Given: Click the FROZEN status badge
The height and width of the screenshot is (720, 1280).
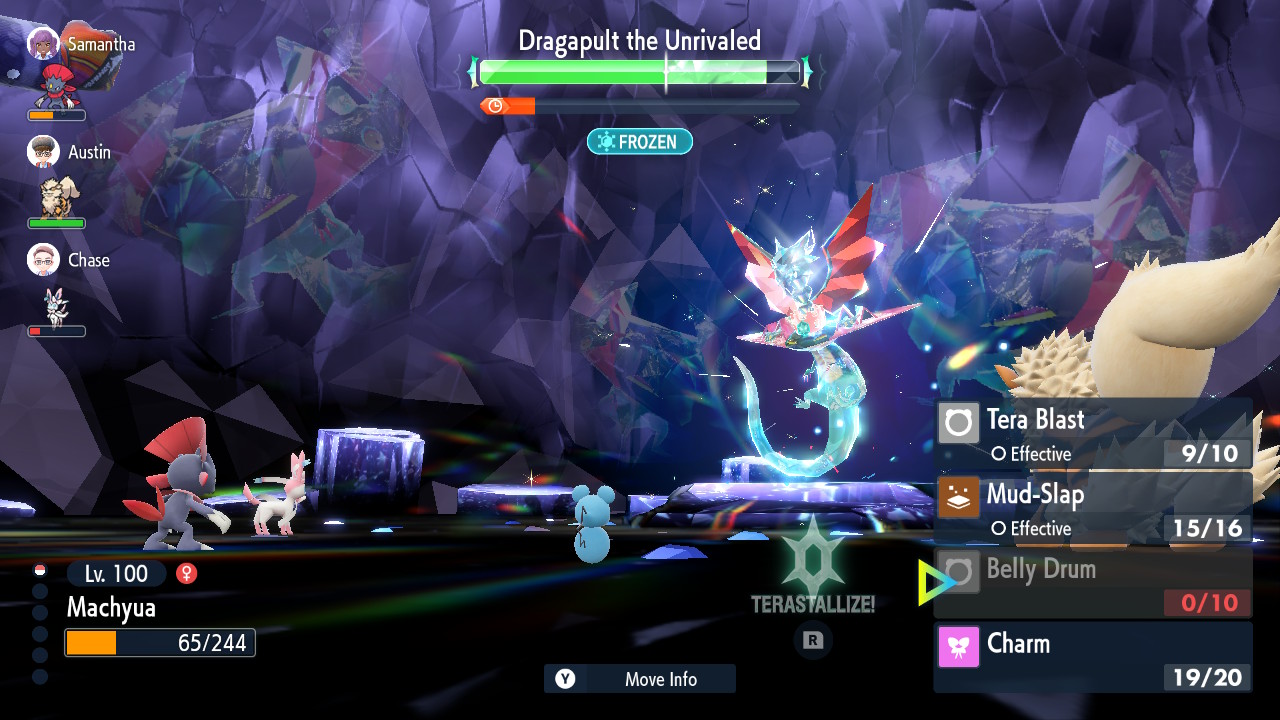Looking at the screenshot, I should pos(639,142).
